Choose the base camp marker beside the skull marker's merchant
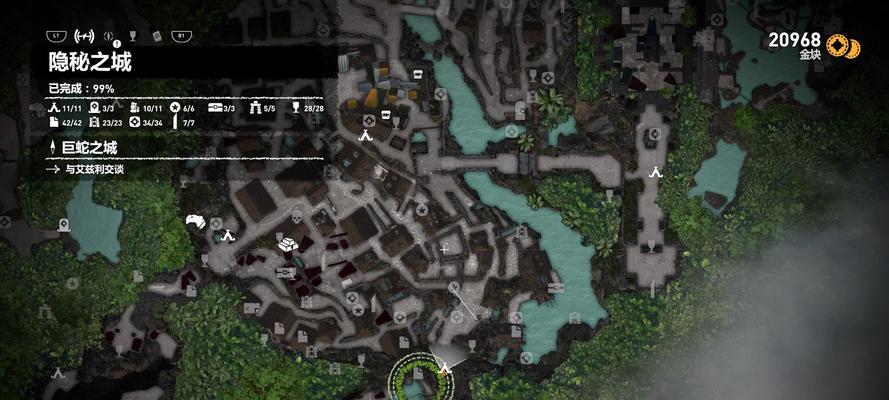Image resolution: width=889 pixels, height=400 pixels. 228,236
